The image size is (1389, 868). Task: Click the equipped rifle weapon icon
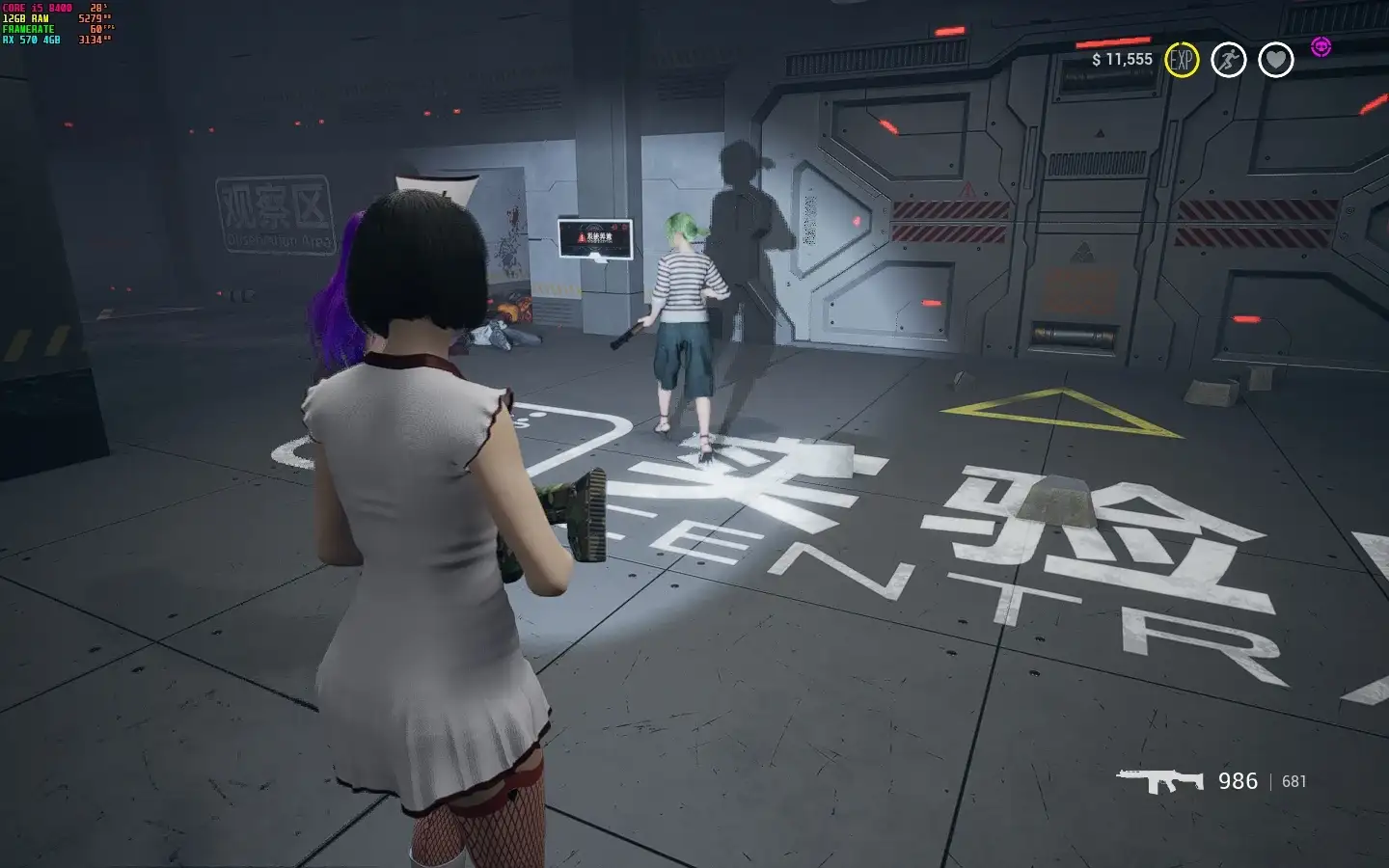click(x=1160, y=780)
